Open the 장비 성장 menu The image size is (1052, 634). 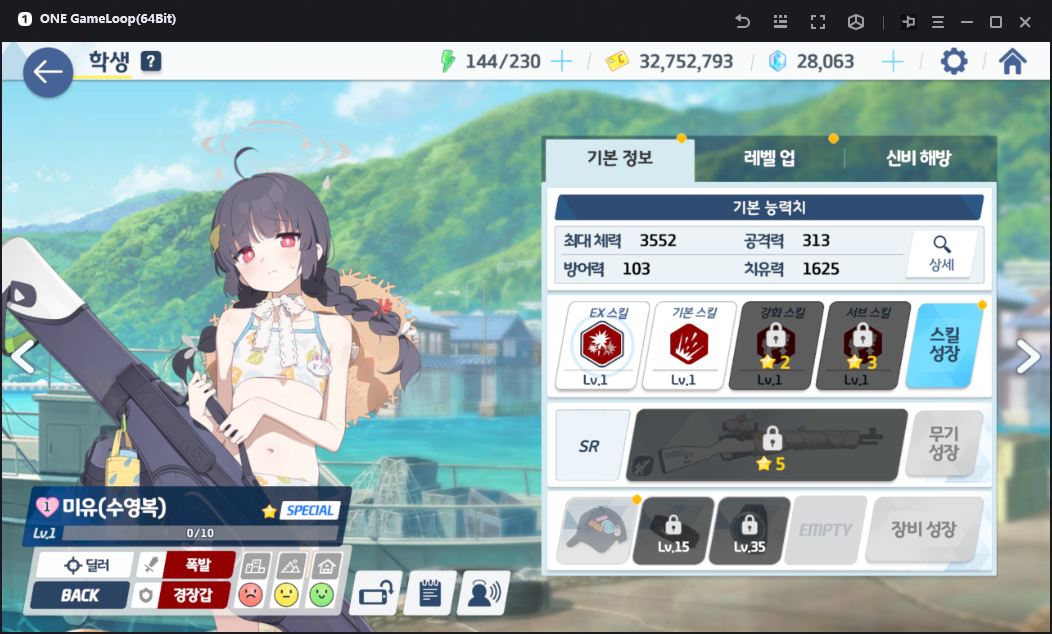click(x=923, y=530)
